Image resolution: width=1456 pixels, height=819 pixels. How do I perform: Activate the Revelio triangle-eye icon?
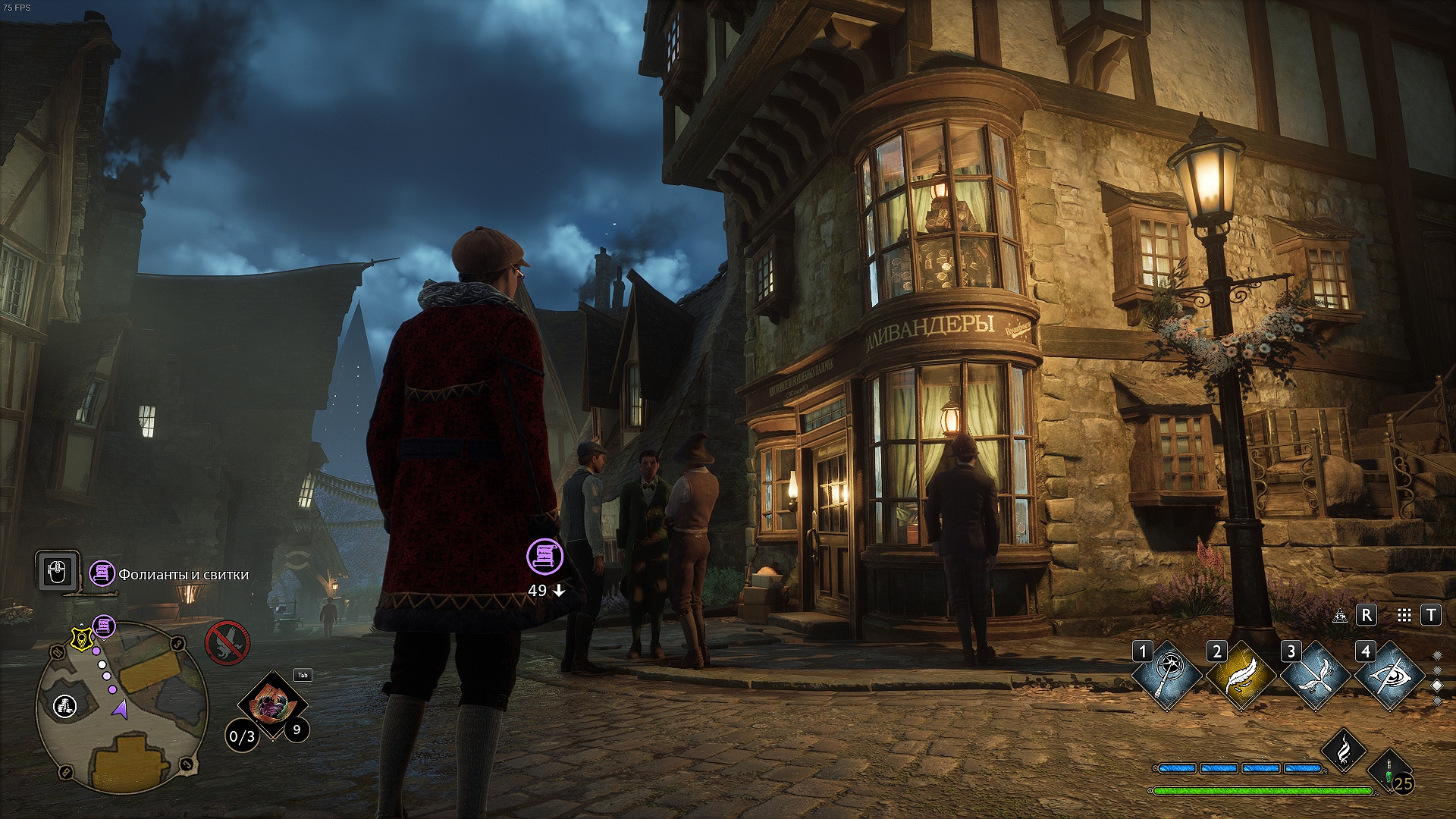click(1341, 615)
